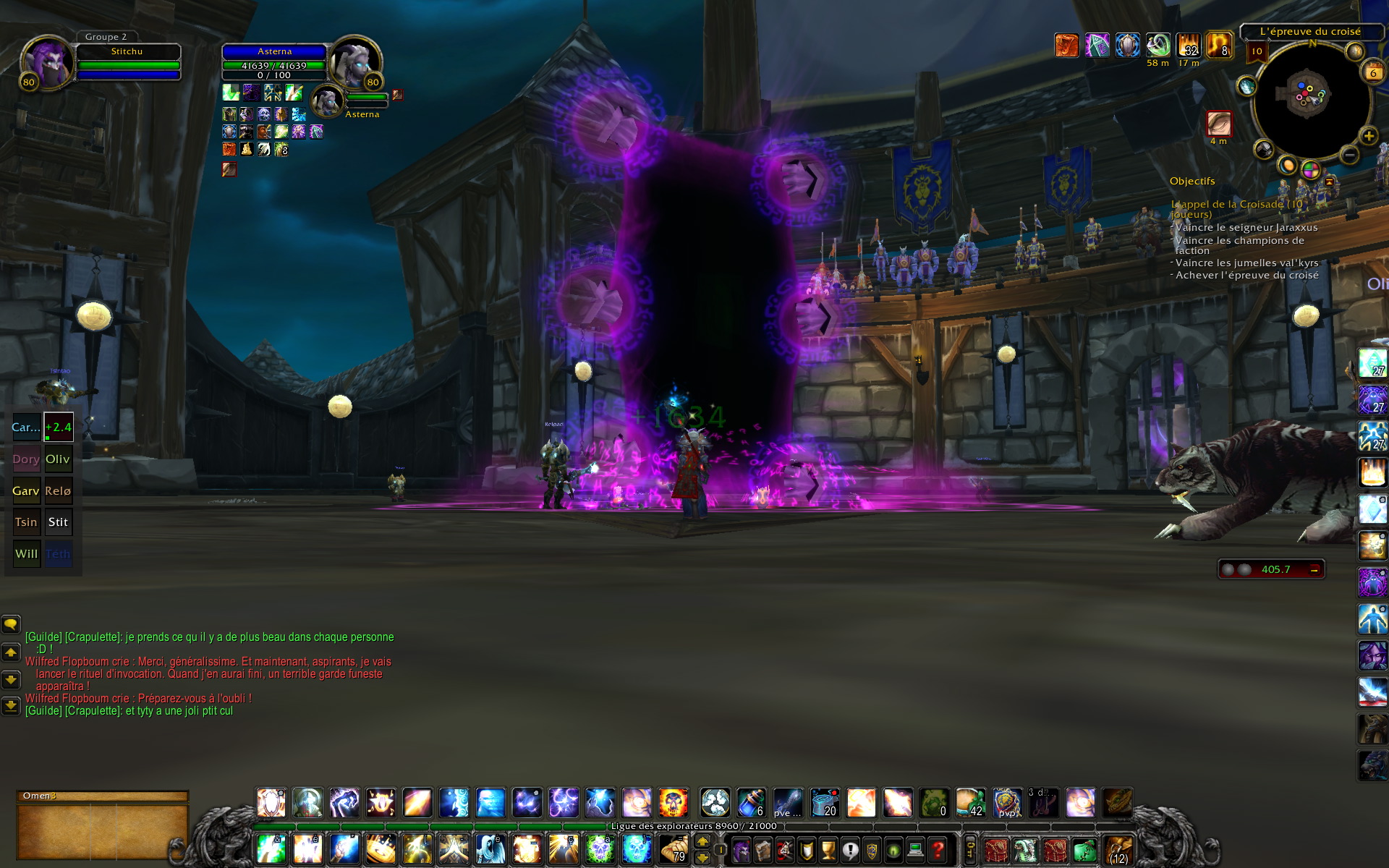This screenshot has width=1389, height=868.
Task: Use the blue potion with 6 charges
Action: pos(752,803)
